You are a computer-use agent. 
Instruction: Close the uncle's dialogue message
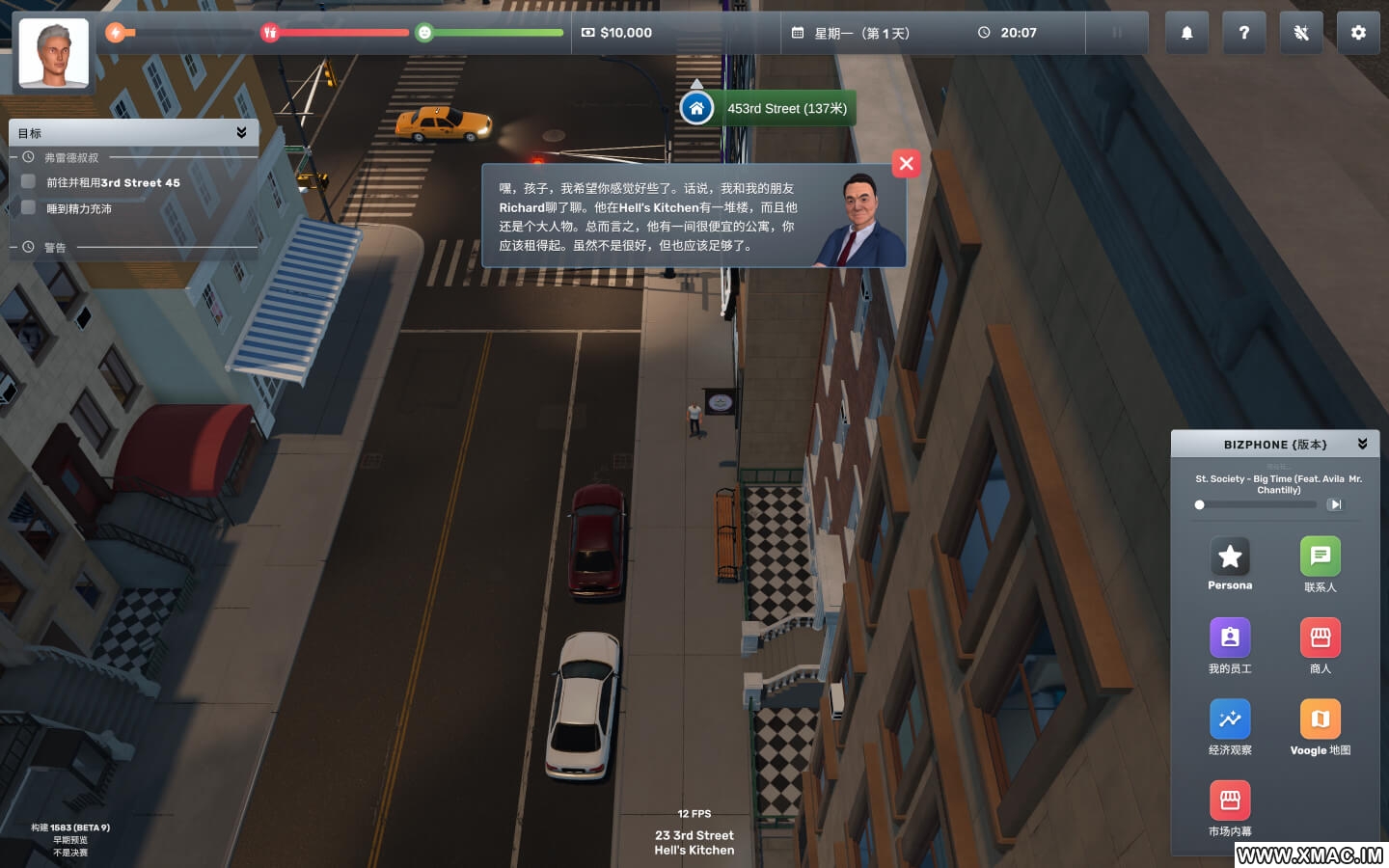pos(906,164)
